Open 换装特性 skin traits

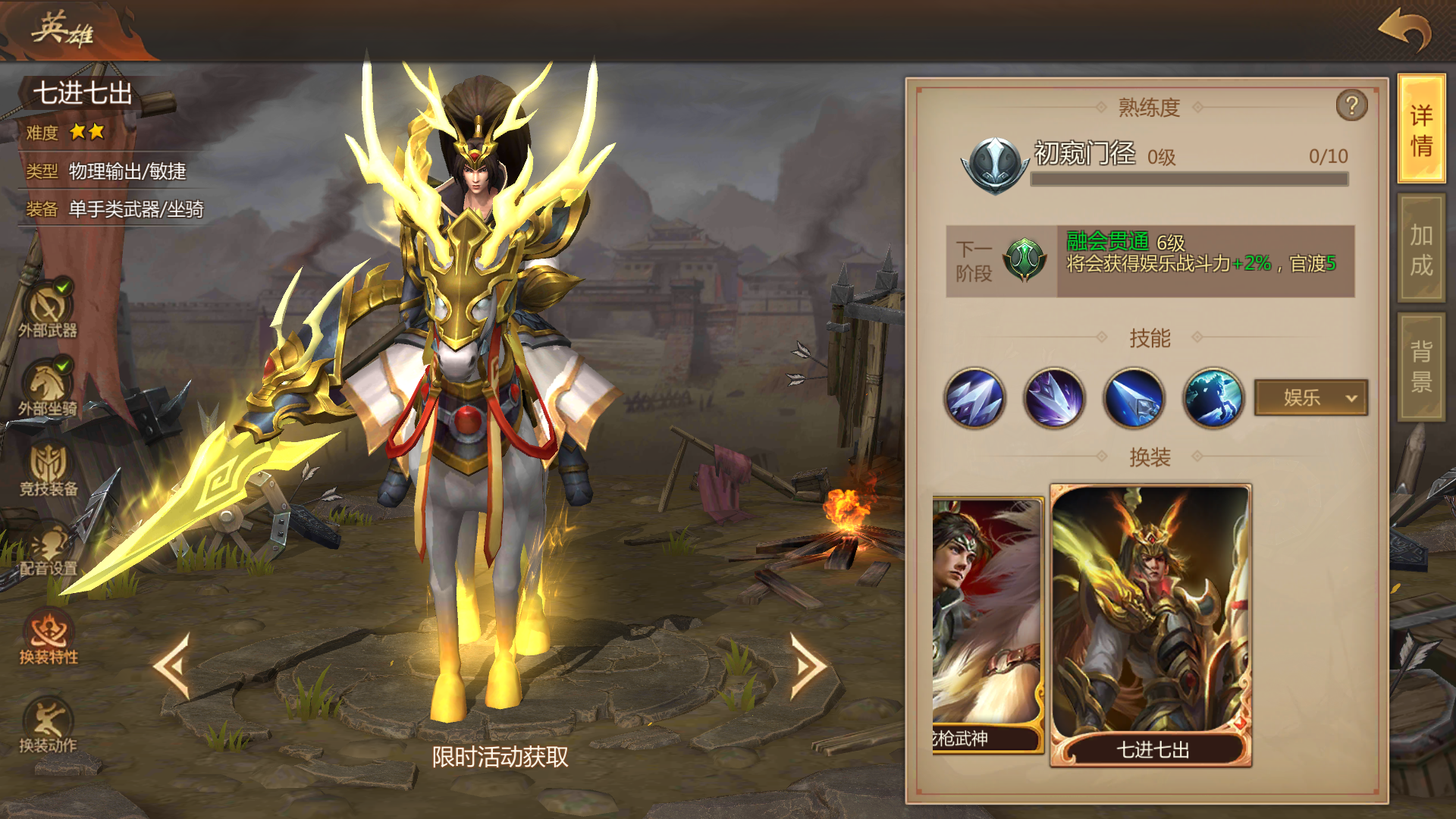click(49, 637)
